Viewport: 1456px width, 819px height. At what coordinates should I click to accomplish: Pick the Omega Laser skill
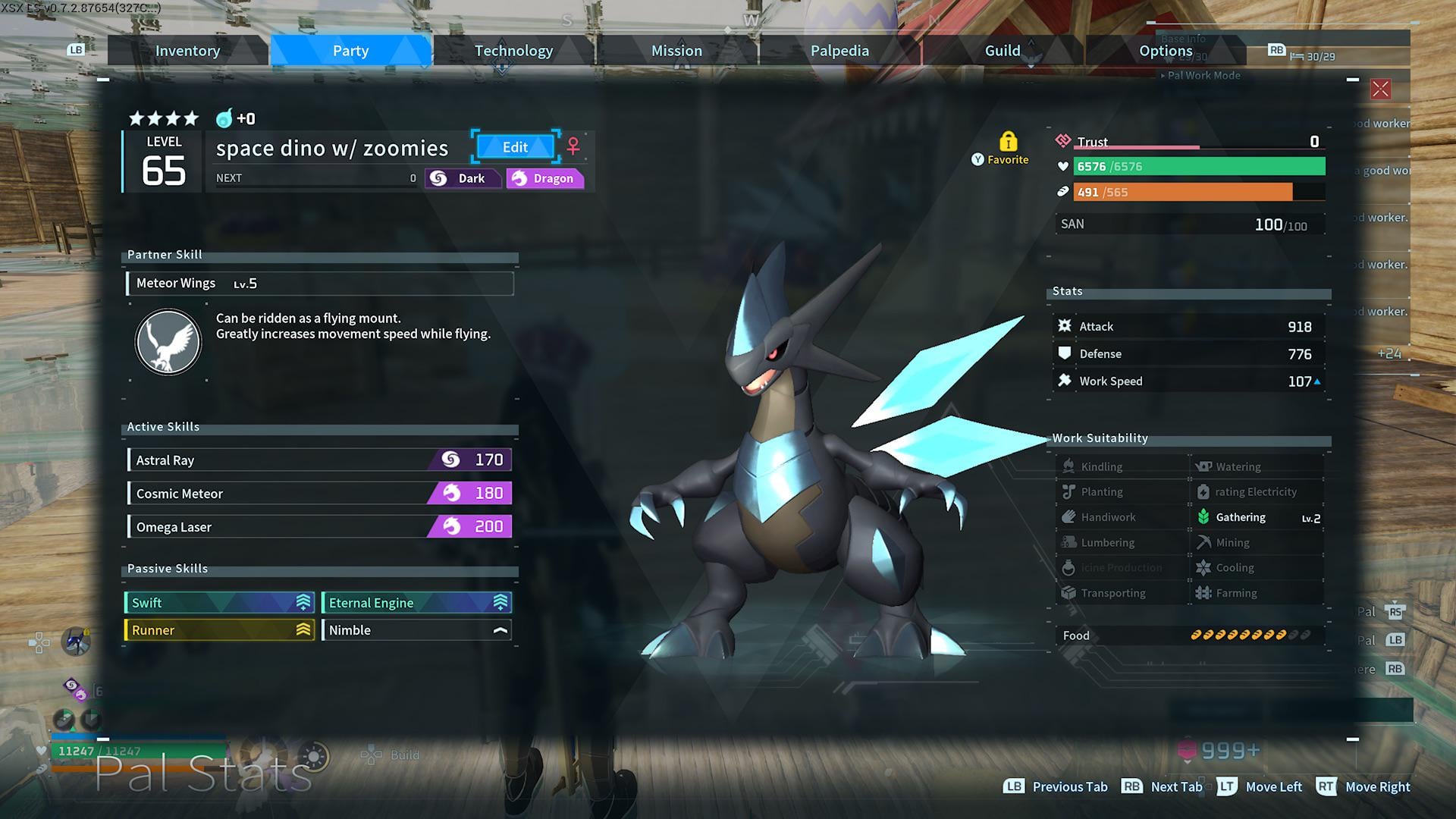tap(319, 527)
